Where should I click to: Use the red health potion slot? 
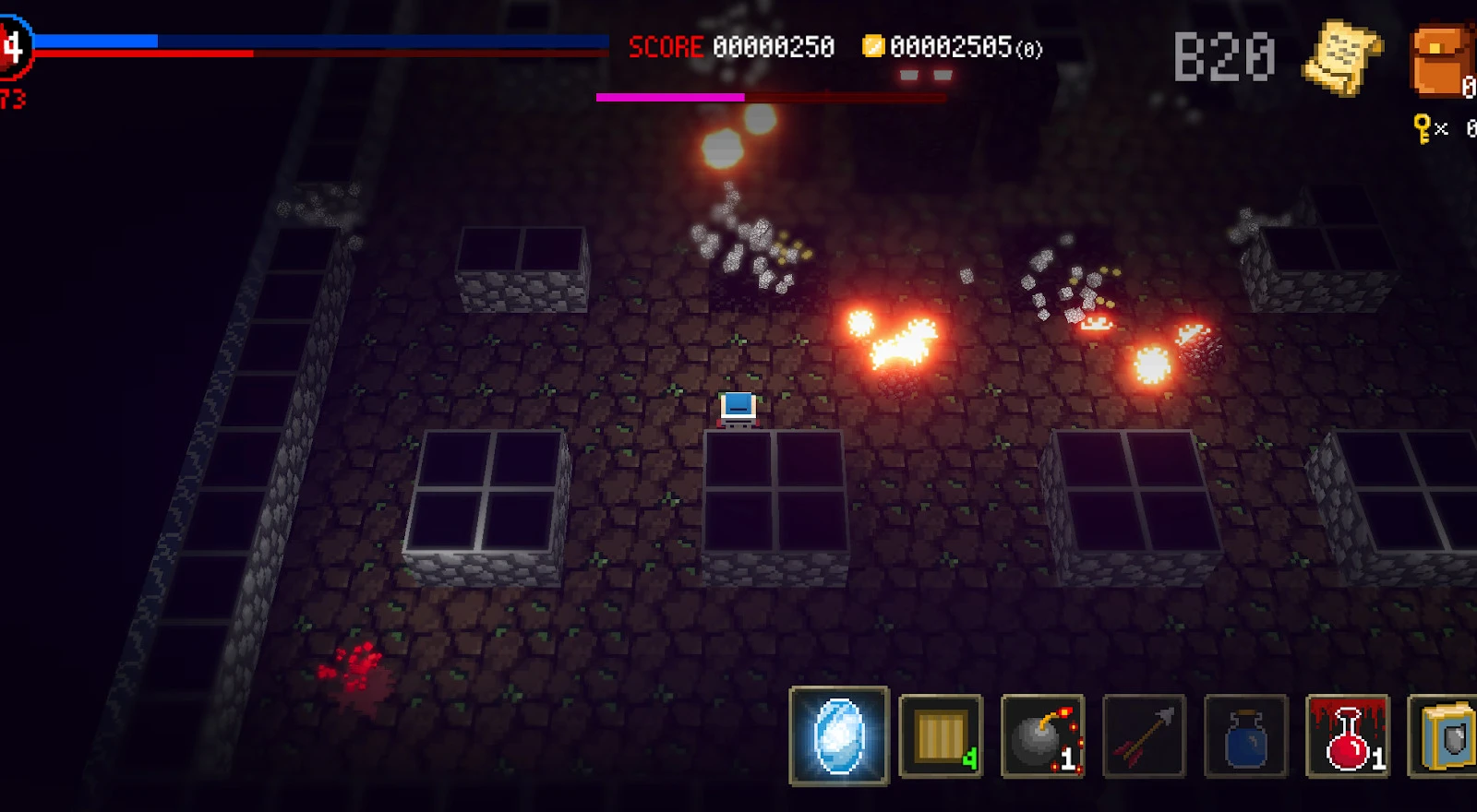pyautogui.click(x=1348, y=736)
